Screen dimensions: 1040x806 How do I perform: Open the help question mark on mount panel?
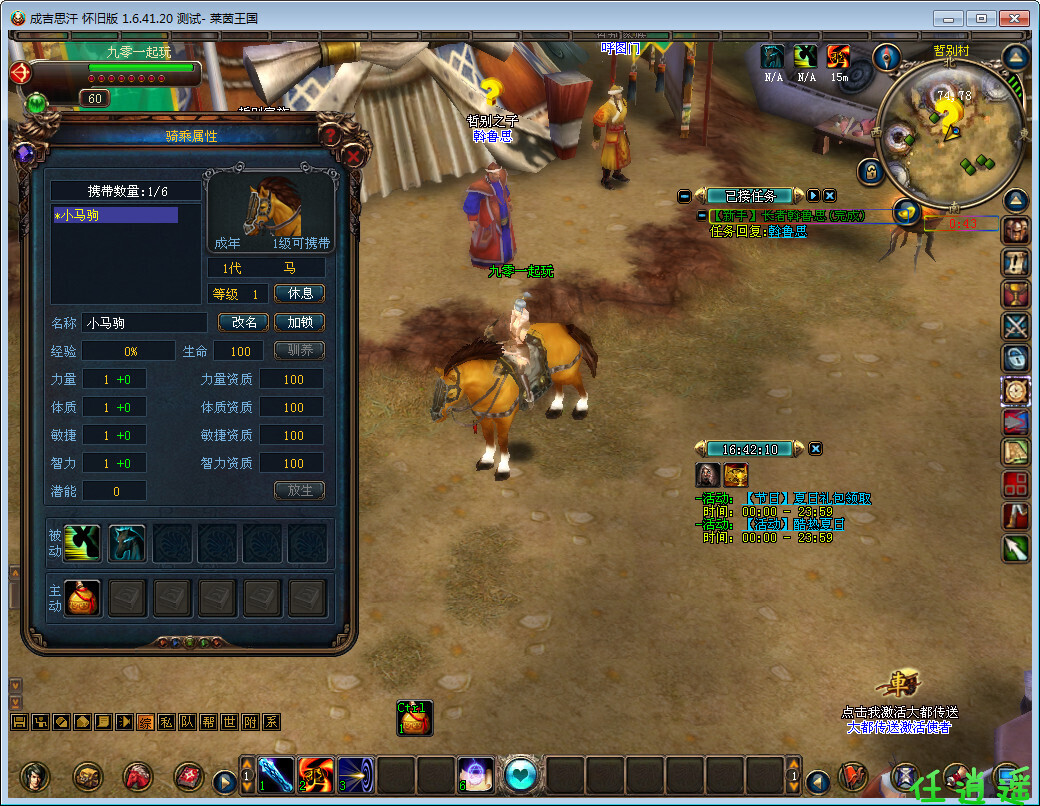(331, 134)
